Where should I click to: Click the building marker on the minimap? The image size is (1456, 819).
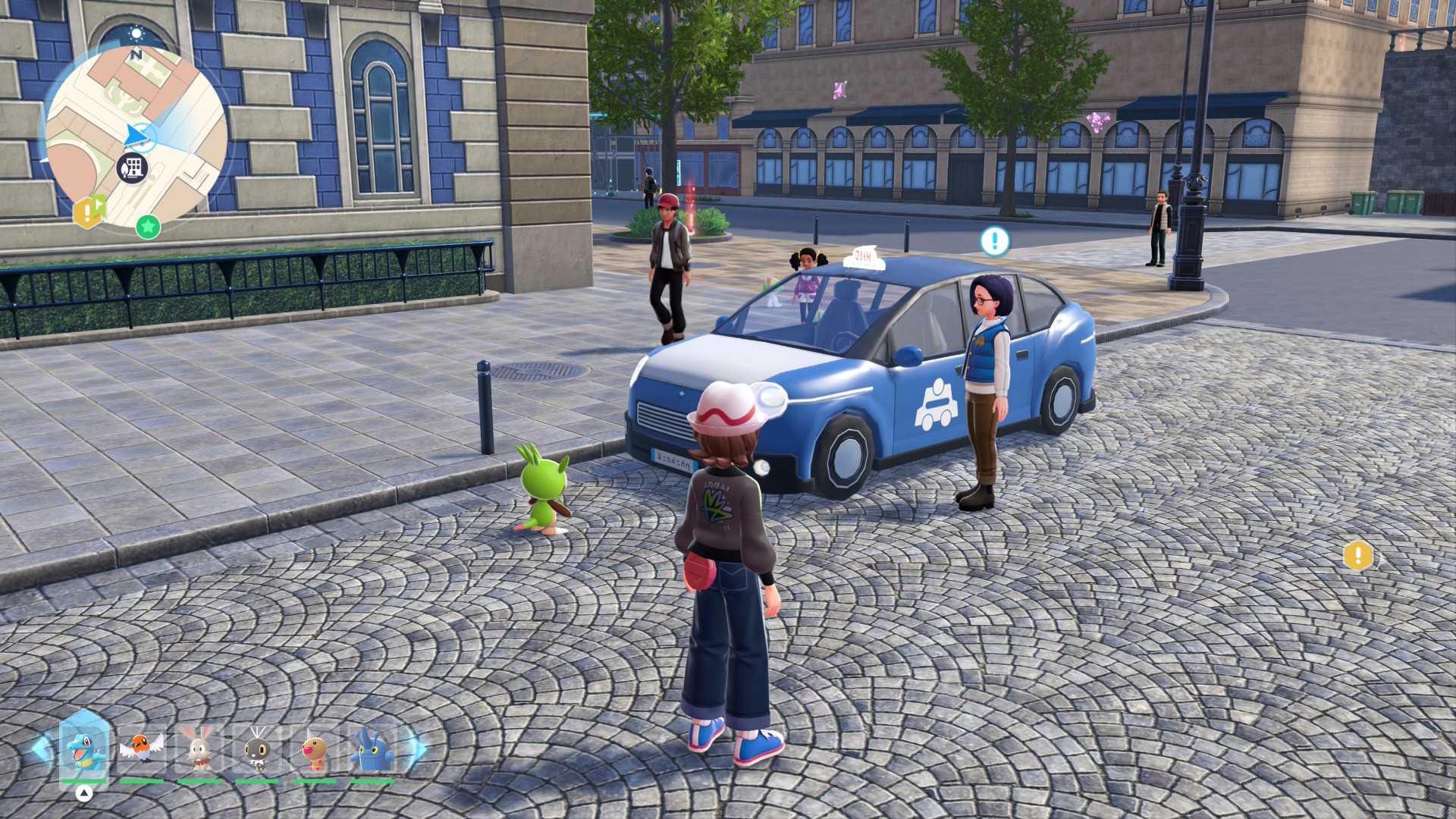coord(132,168)
